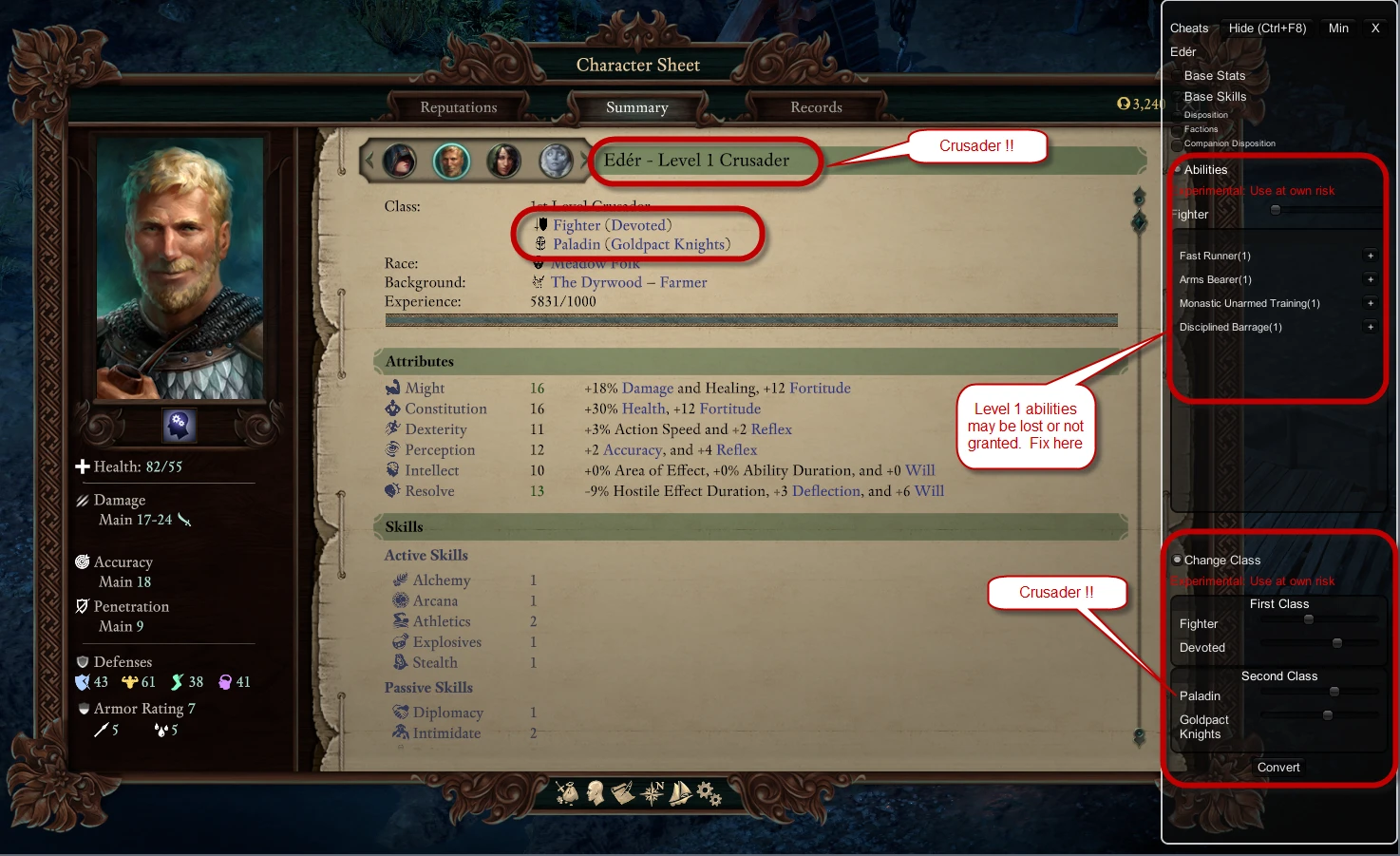This screenshot has height=856, width=1400.
Task: Click the shield icon beside Fighter class
Action: pyautogui.click(x=540, y=224)
